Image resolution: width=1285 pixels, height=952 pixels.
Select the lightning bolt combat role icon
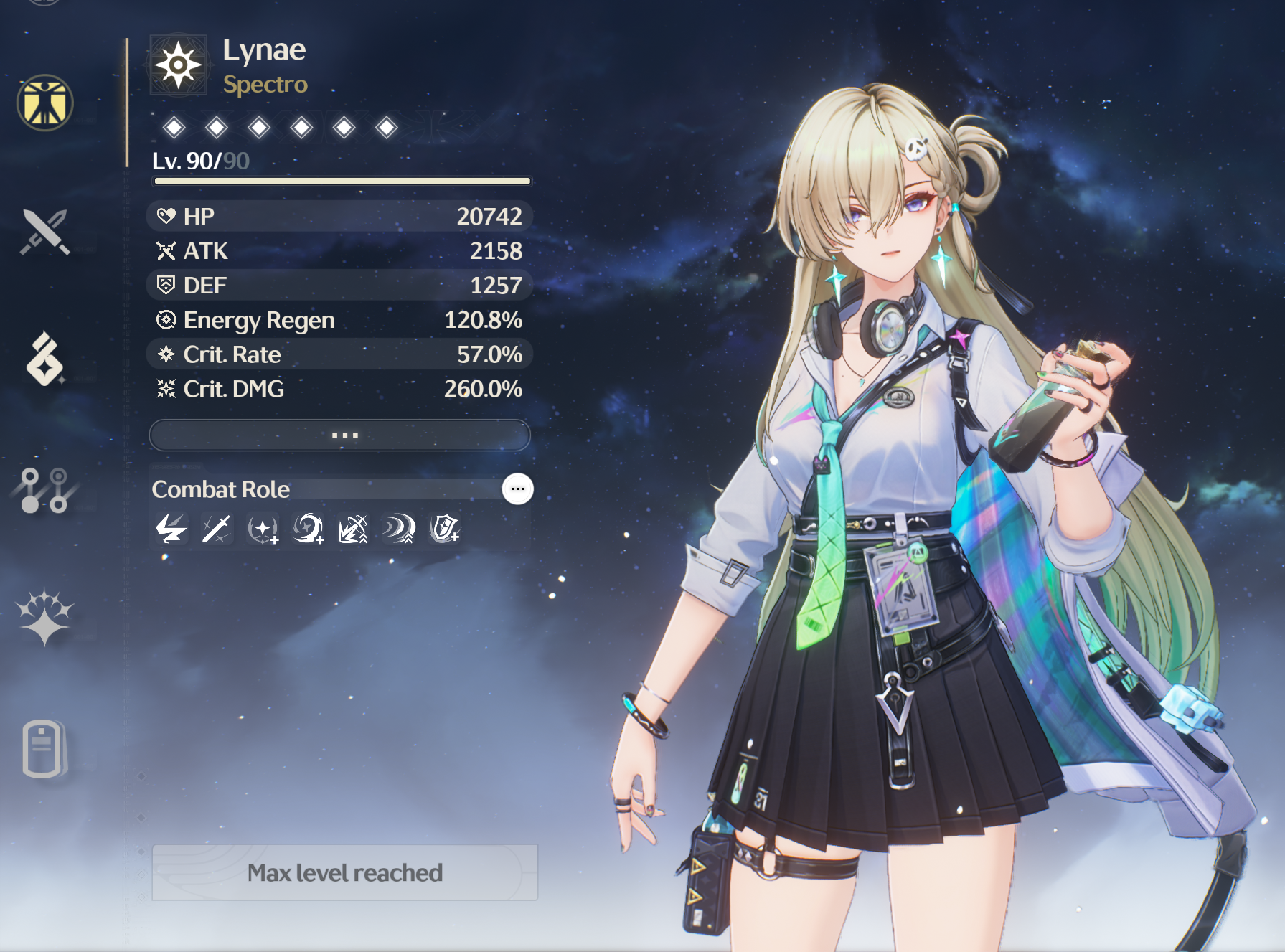pos(171,529)
